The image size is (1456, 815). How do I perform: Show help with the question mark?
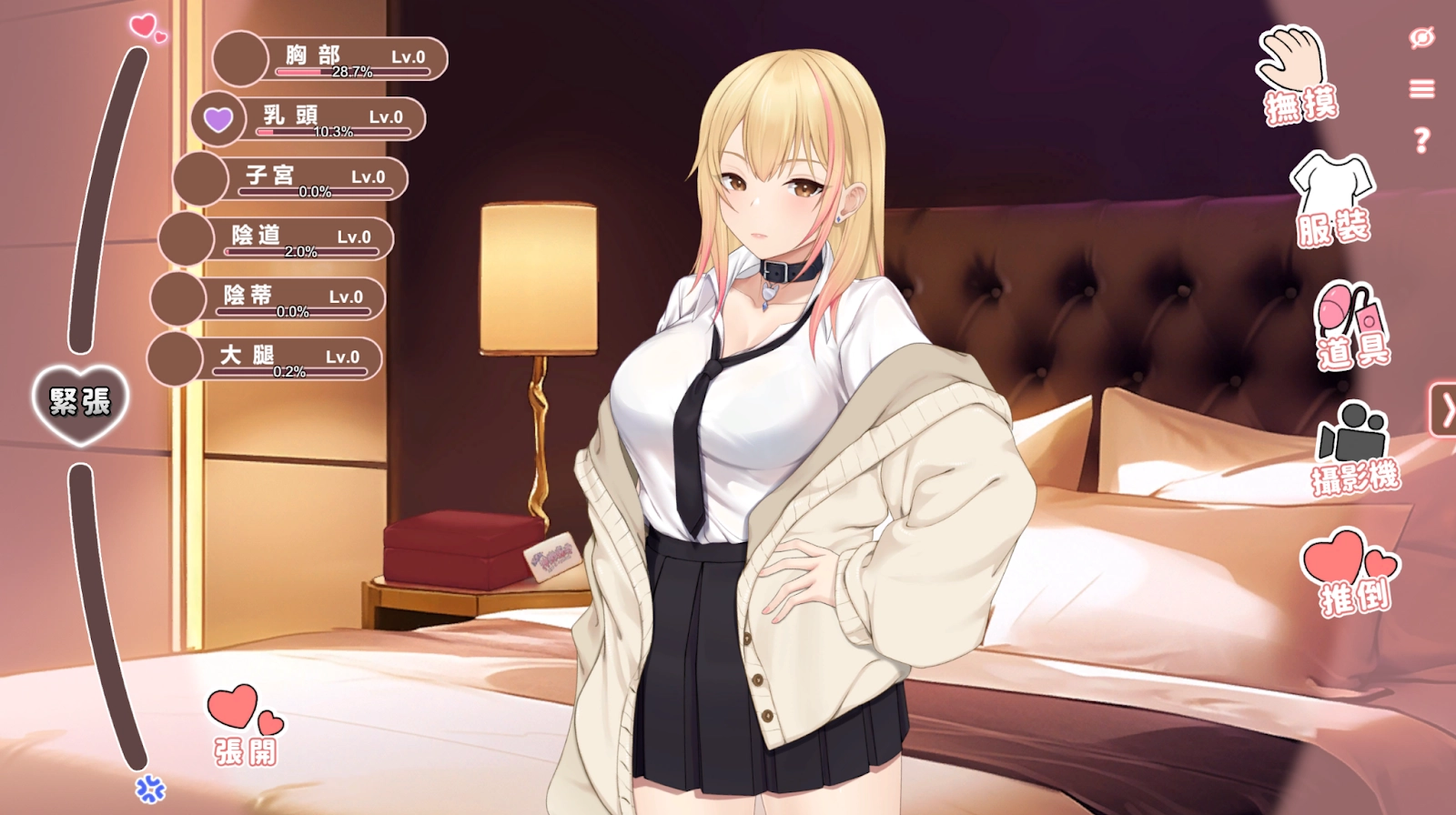point(1421,140)
